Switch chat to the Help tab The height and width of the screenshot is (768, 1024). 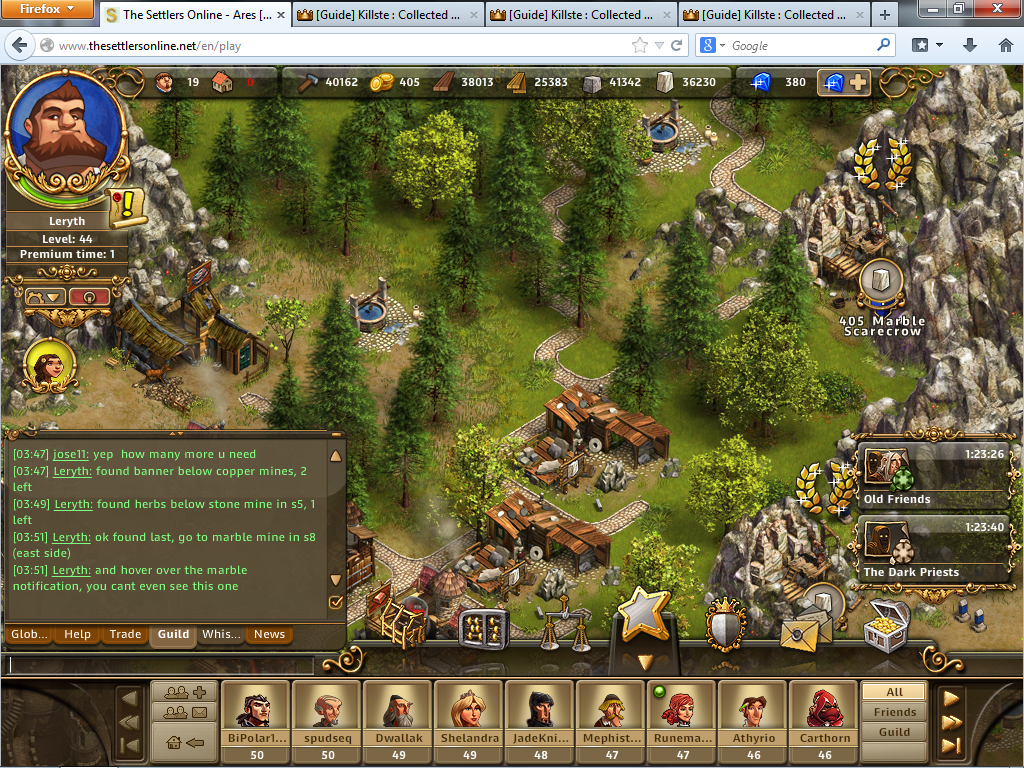(77, 634)
